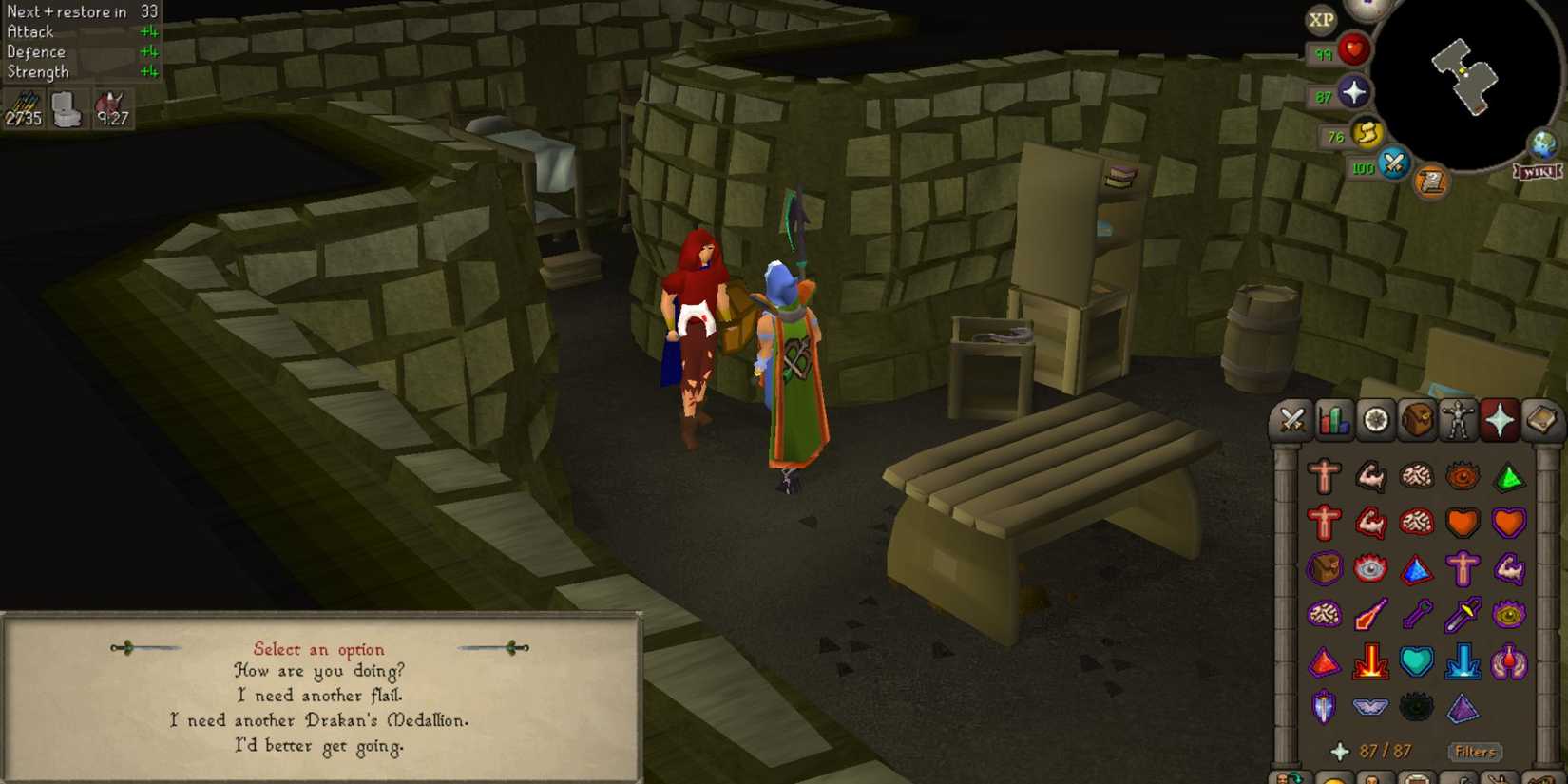The image size is (1568, 784).
Task: Activate the Augury prayer
Action: pos(1462,707)
